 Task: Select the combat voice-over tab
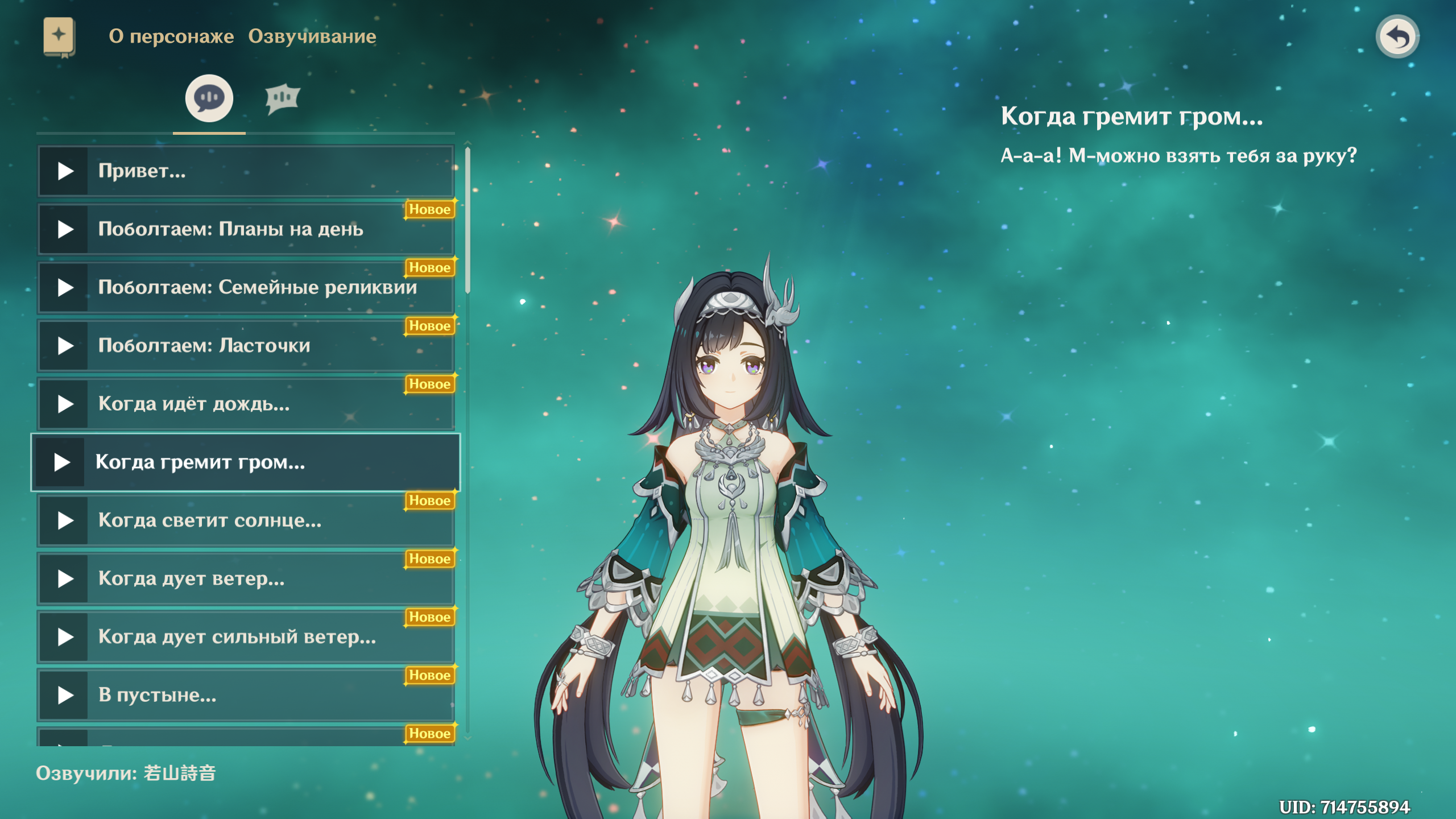(282, 99)
